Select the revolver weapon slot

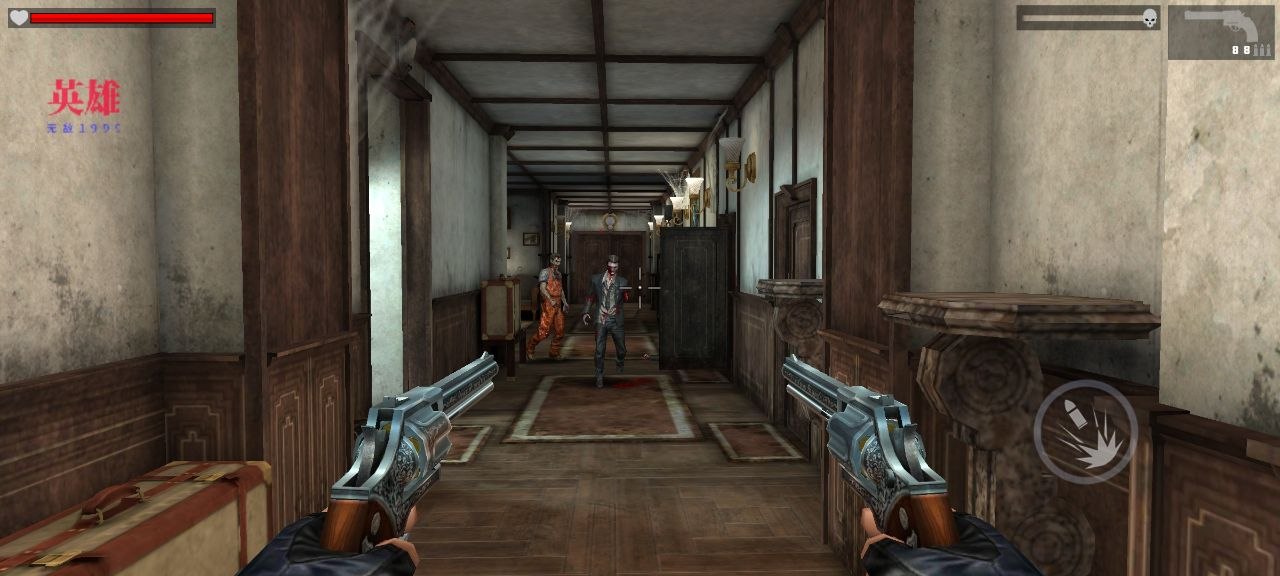(x=1220, y=32)
